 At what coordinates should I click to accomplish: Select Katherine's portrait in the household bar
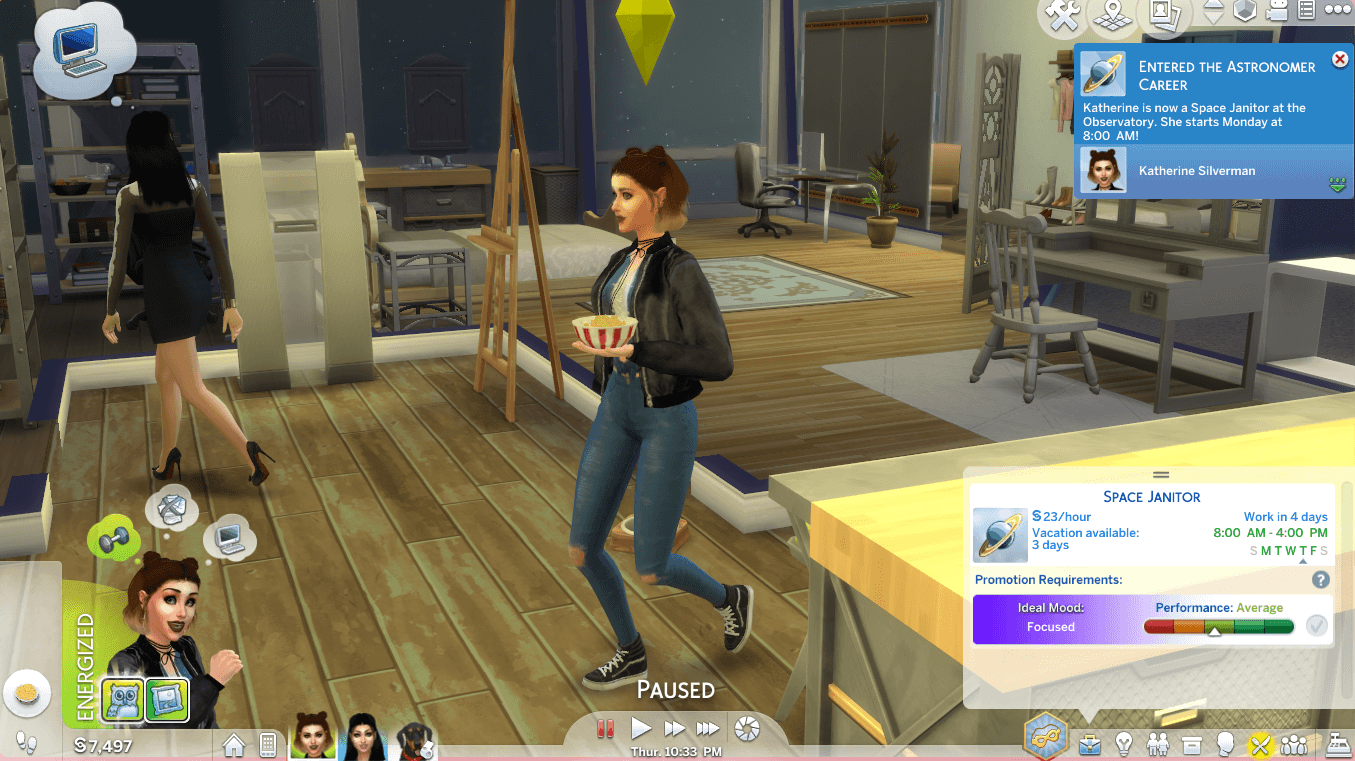tap(312, 741)
